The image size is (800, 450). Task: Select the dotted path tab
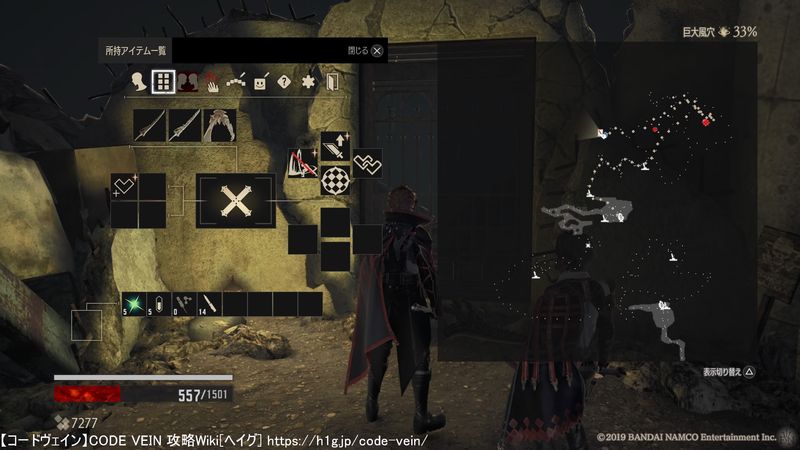point(236,83)
